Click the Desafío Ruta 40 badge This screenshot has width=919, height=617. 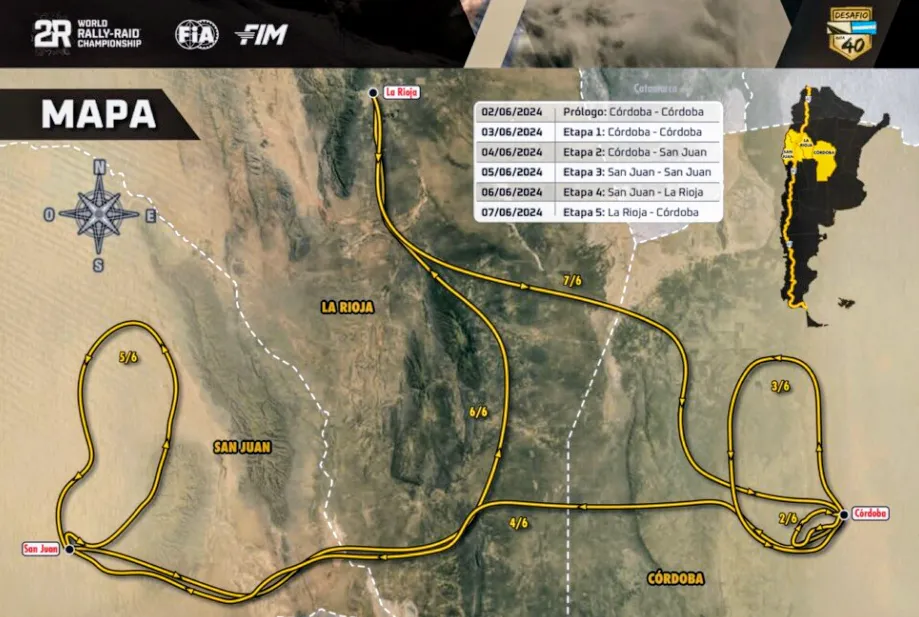pyautogui.click(x=853, y=34)
